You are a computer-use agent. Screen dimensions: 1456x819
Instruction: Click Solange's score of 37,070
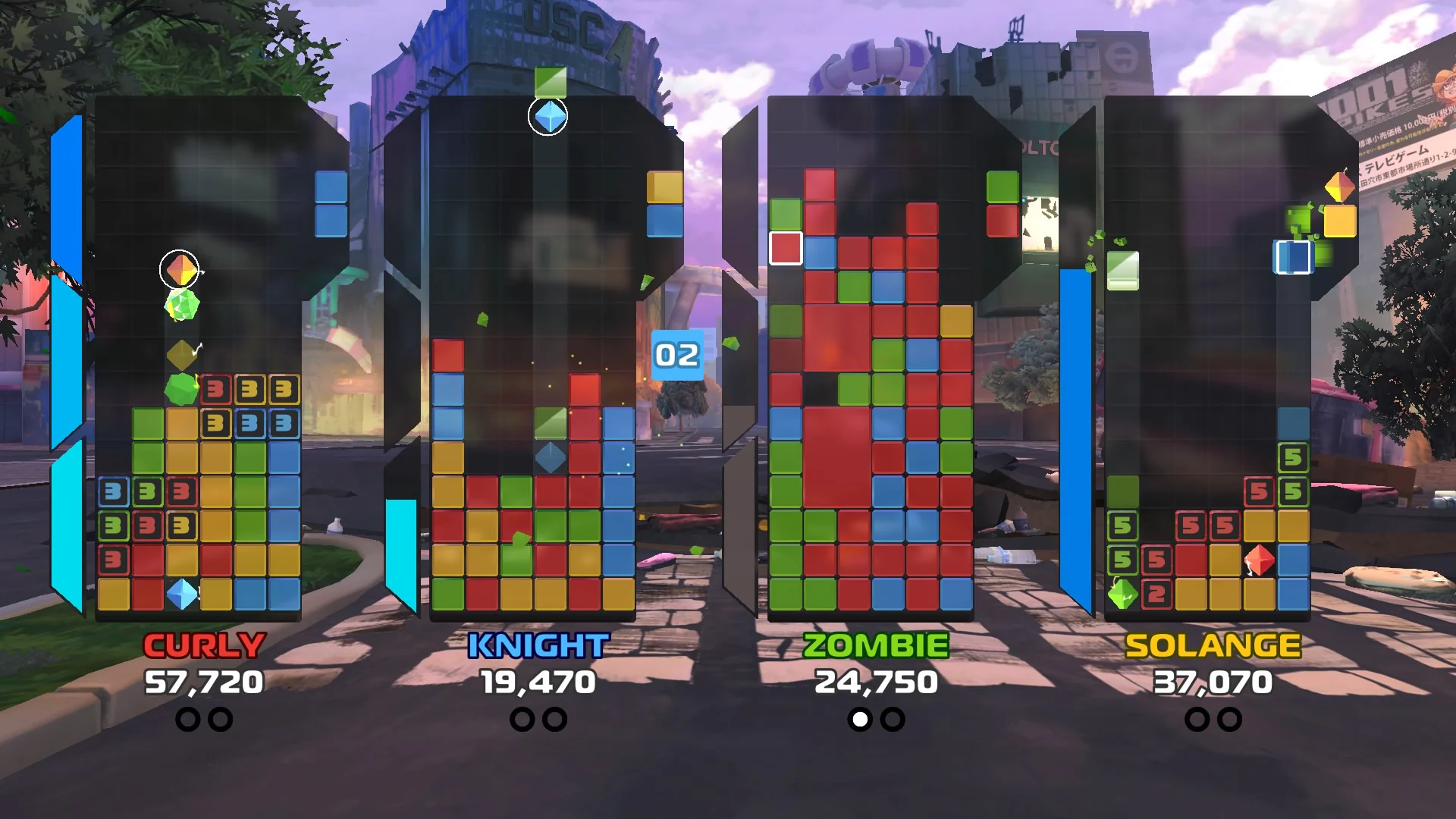tap(1211, 682)
